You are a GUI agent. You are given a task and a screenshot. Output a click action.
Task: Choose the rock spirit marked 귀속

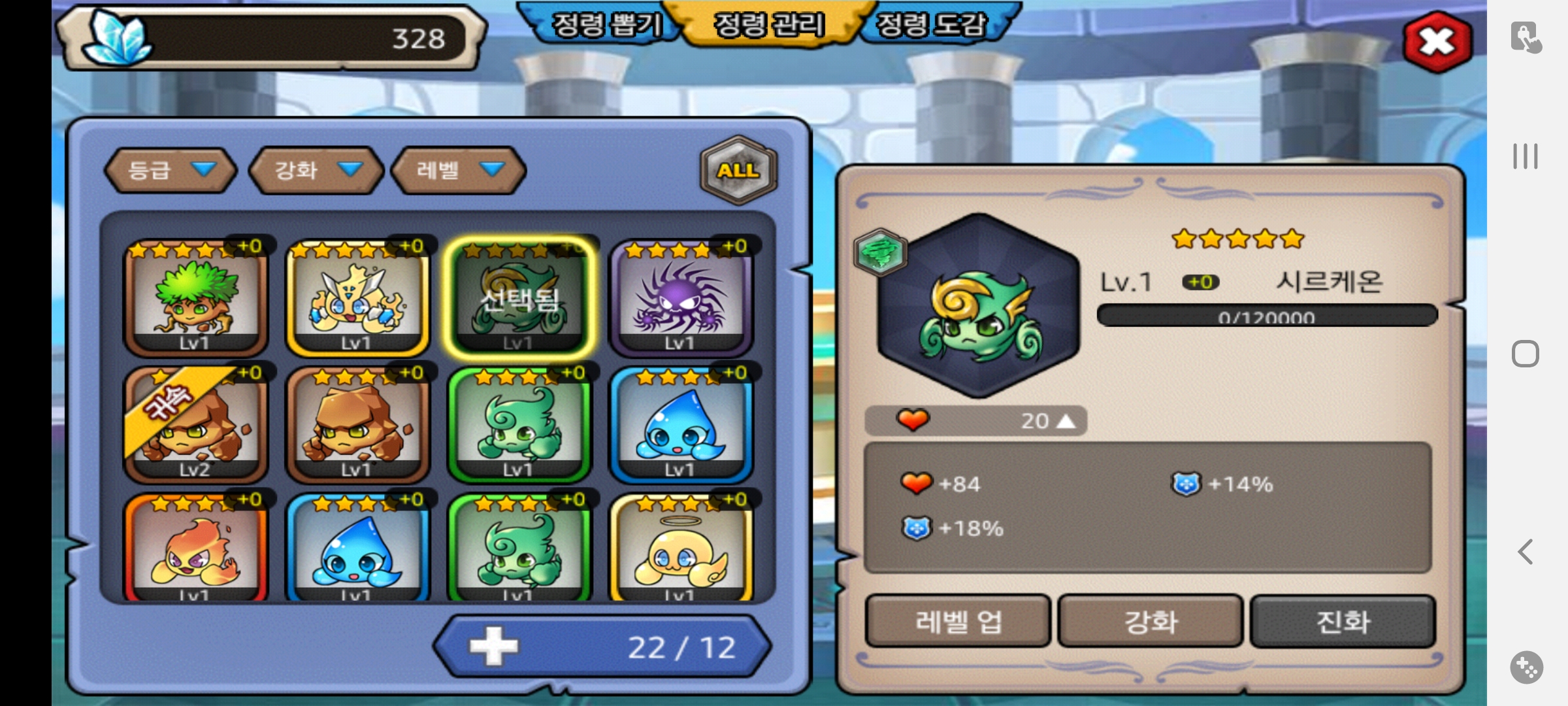tap(195, 424)
